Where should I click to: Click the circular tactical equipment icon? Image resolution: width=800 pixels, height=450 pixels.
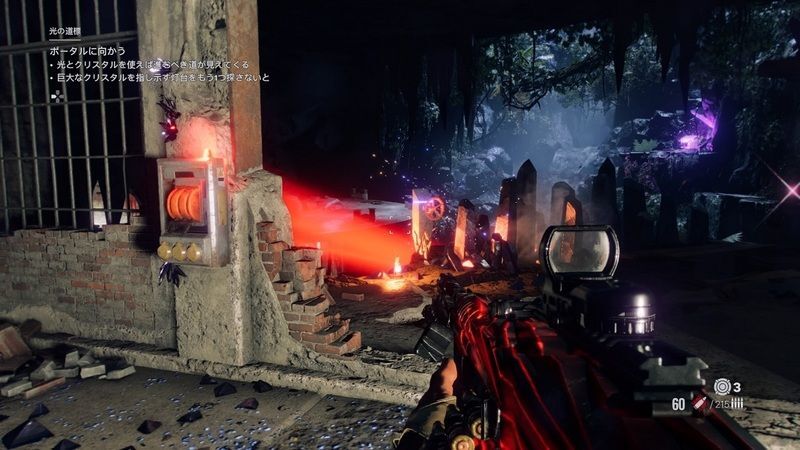click(722, 386)
